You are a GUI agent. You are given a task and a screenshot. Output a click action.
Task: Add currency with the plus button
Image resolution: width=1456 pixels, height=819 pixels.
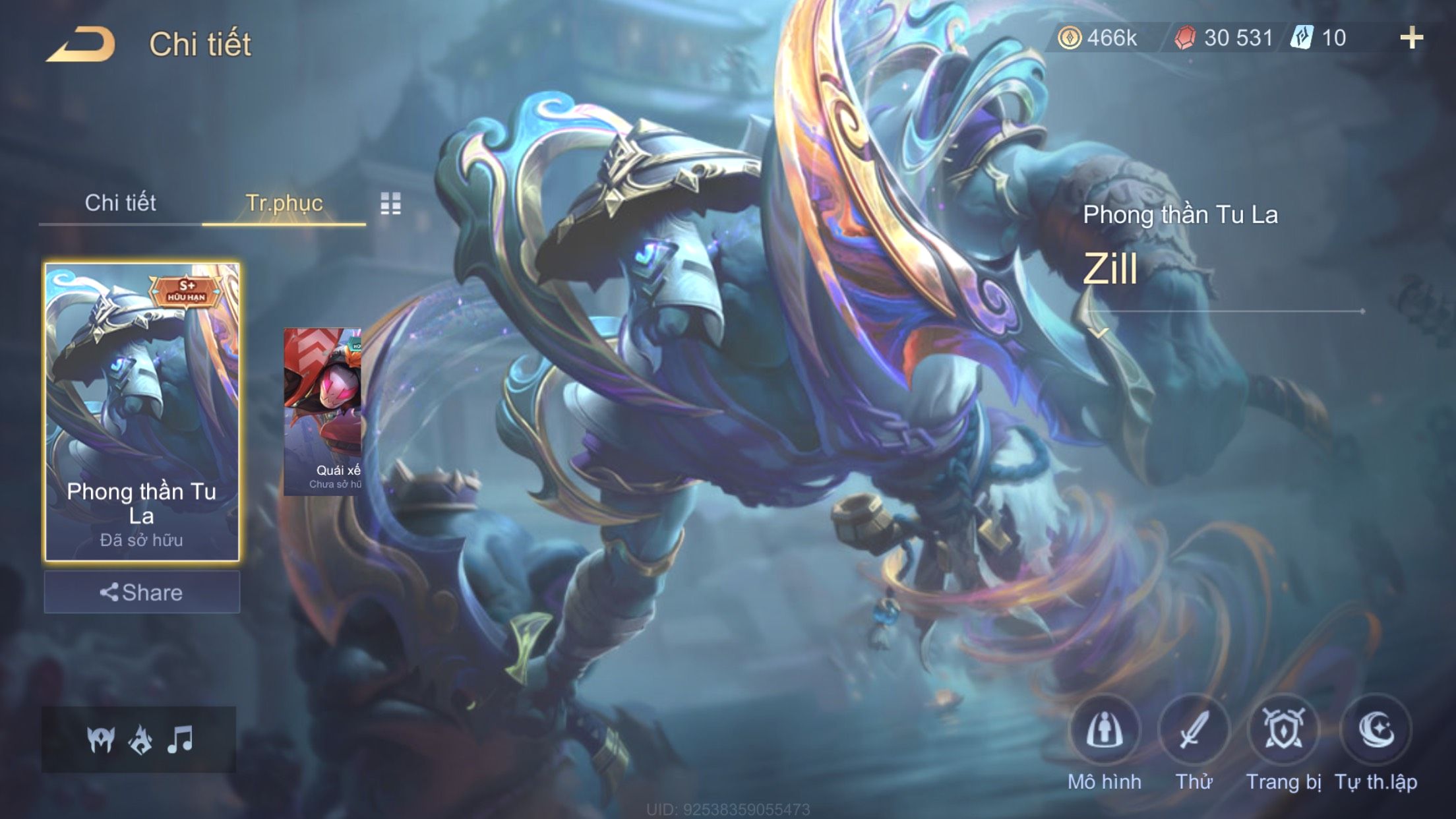(x=1411, y=38)
